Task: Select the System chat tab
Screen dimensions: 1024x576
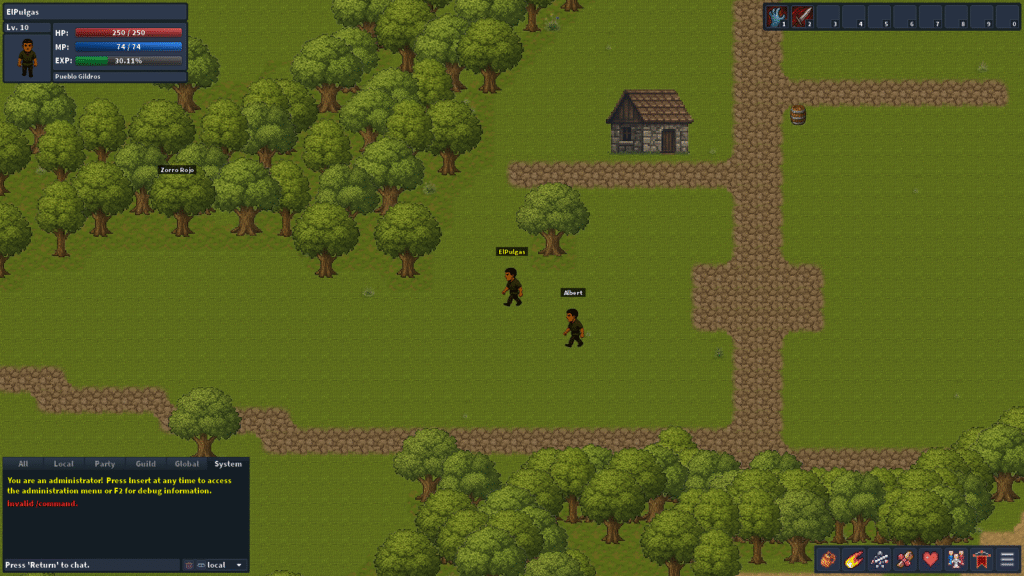Action: click(228, 464)
